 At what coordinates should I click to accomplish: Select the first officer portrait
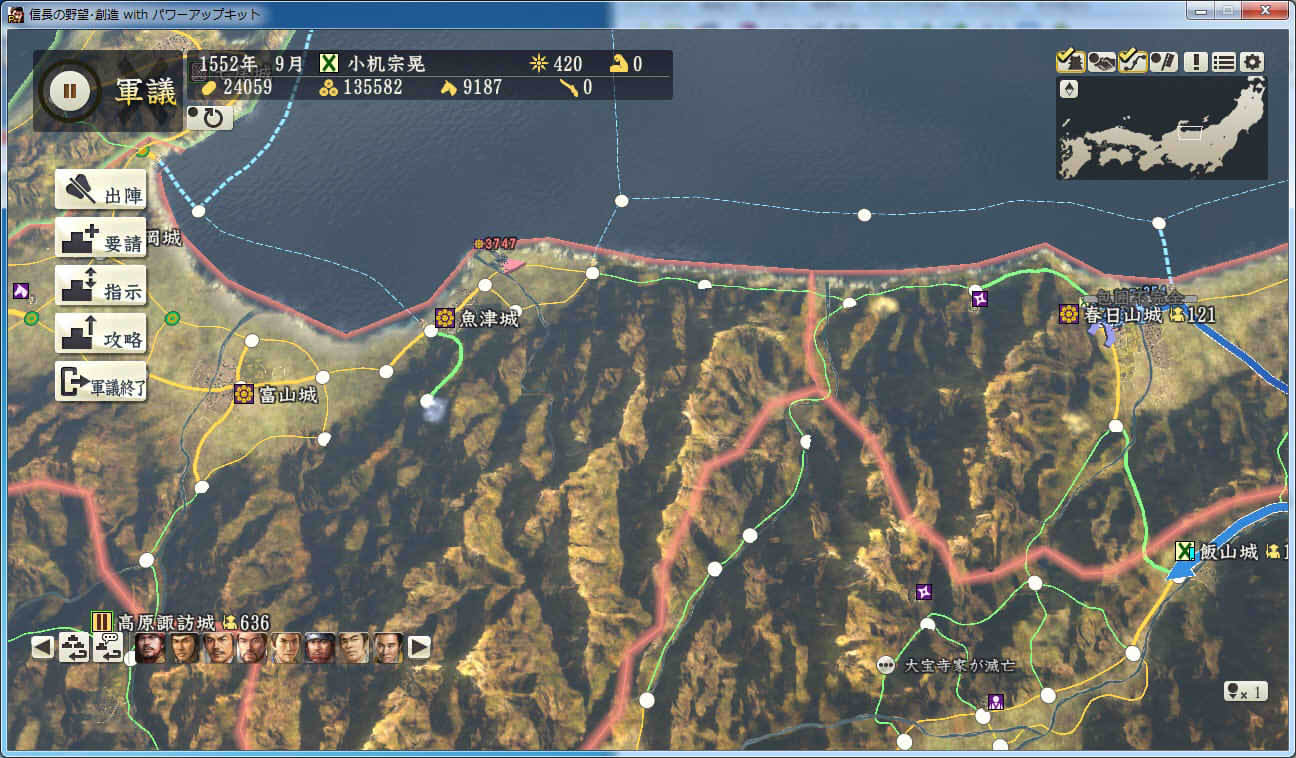(x=150, y=648)
